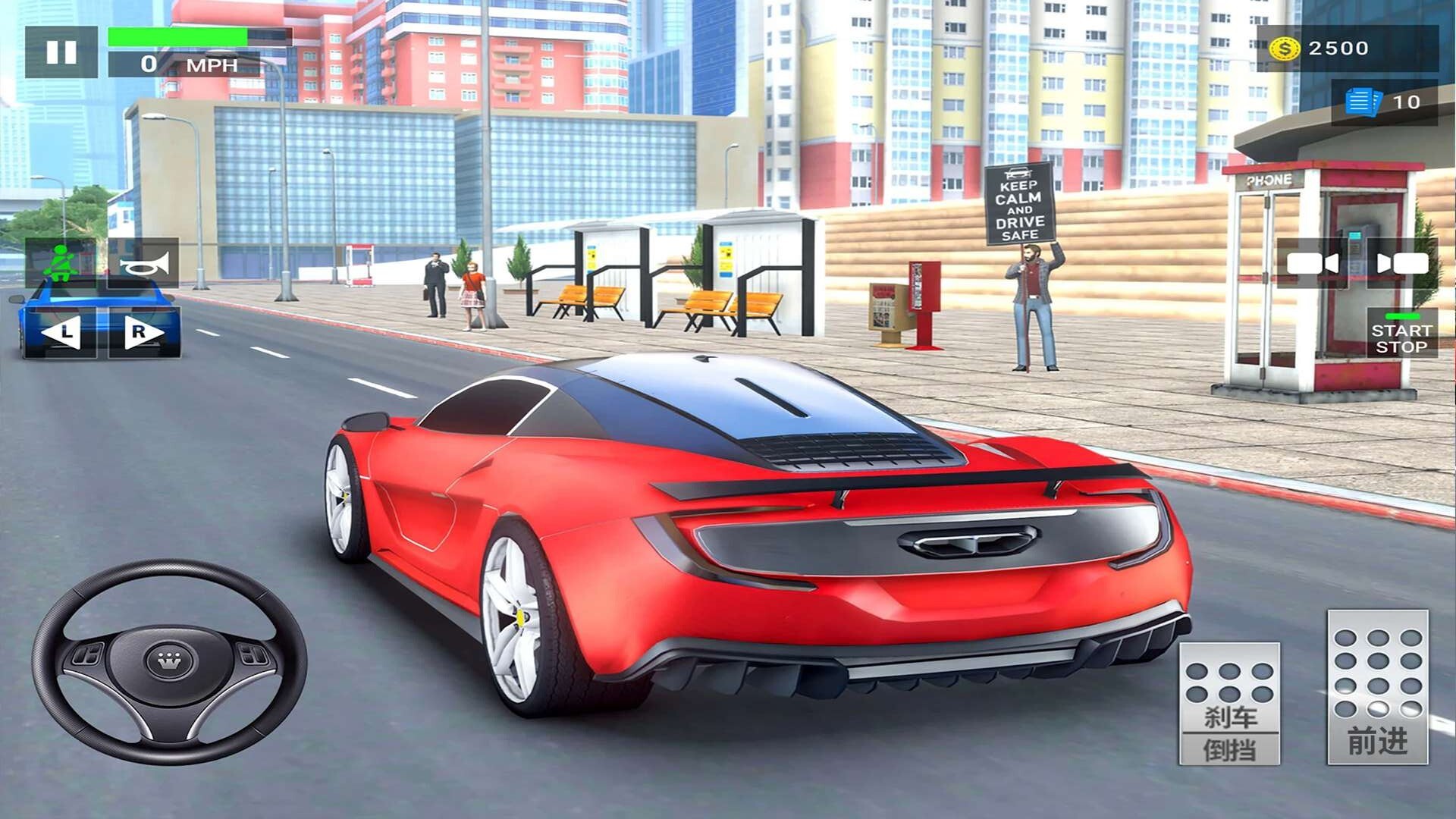Toggle the green seatbelt icon
Screen dimensions: 1456x819
(x=61, y=262)
